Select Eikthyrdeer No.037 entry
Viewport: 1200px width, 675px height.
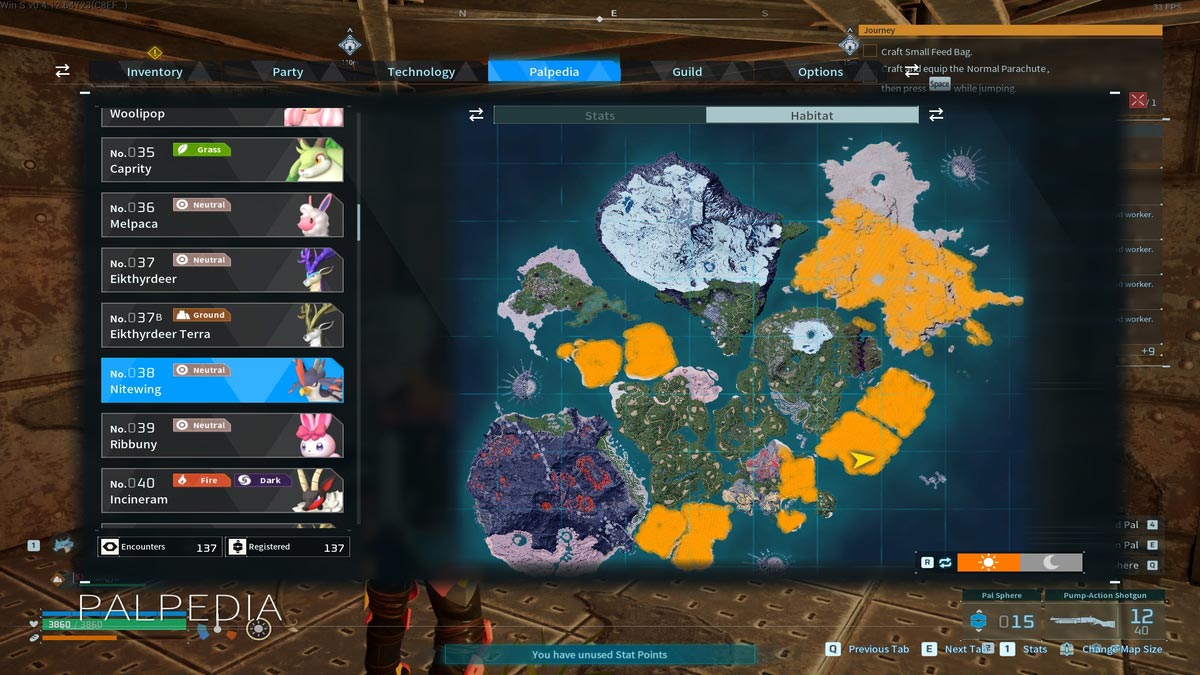(222, 270)
